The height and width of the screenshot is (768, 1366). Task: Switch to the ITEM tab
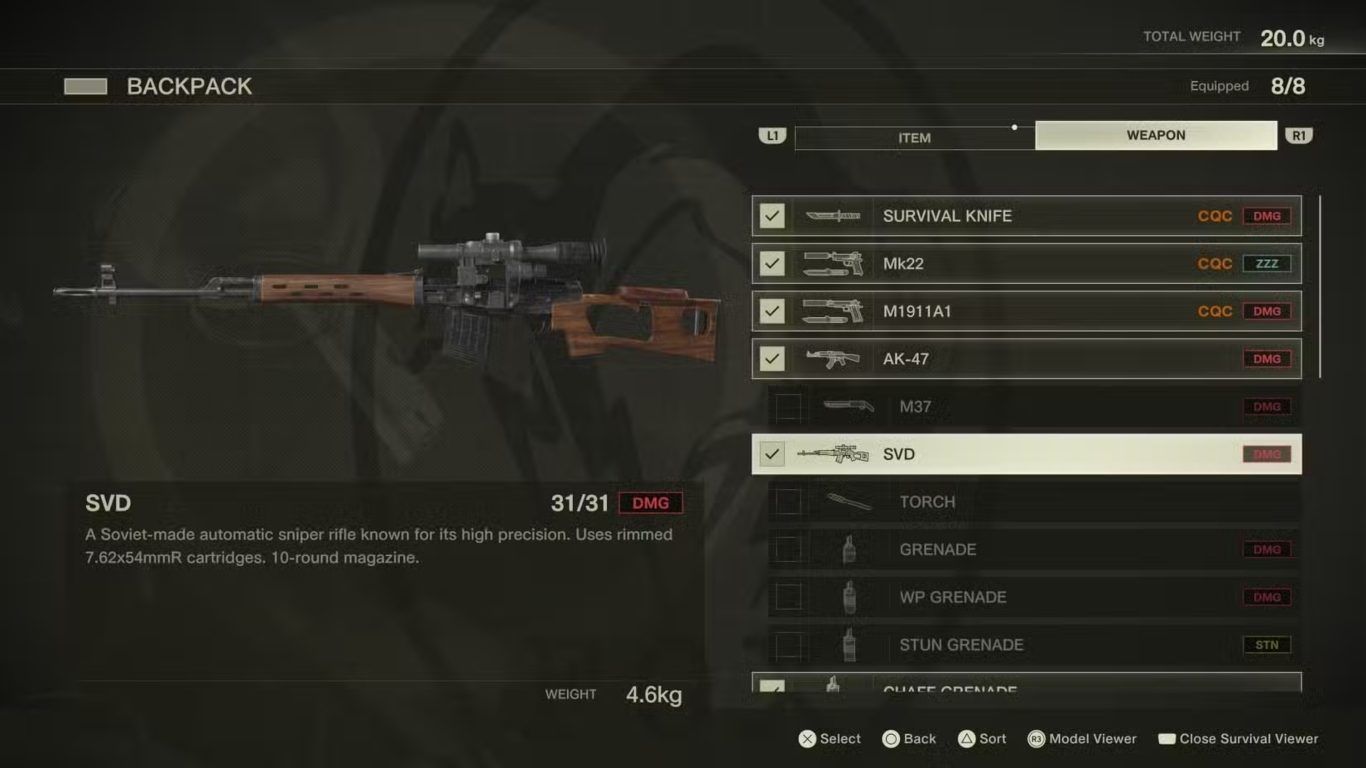pos(914,137)
